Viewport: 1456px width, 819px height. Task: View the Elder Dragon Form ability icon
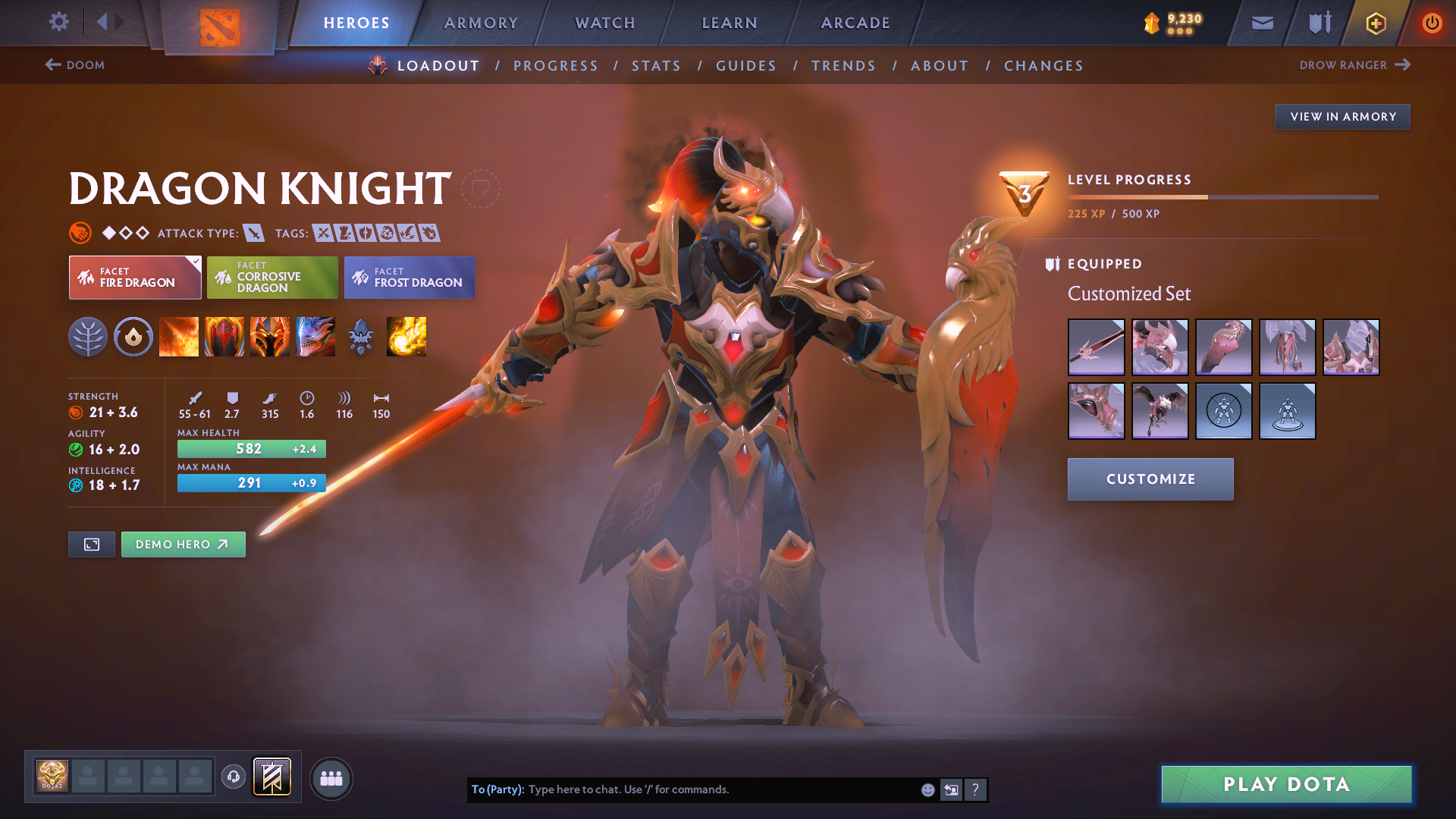click(x=315, y=337)
